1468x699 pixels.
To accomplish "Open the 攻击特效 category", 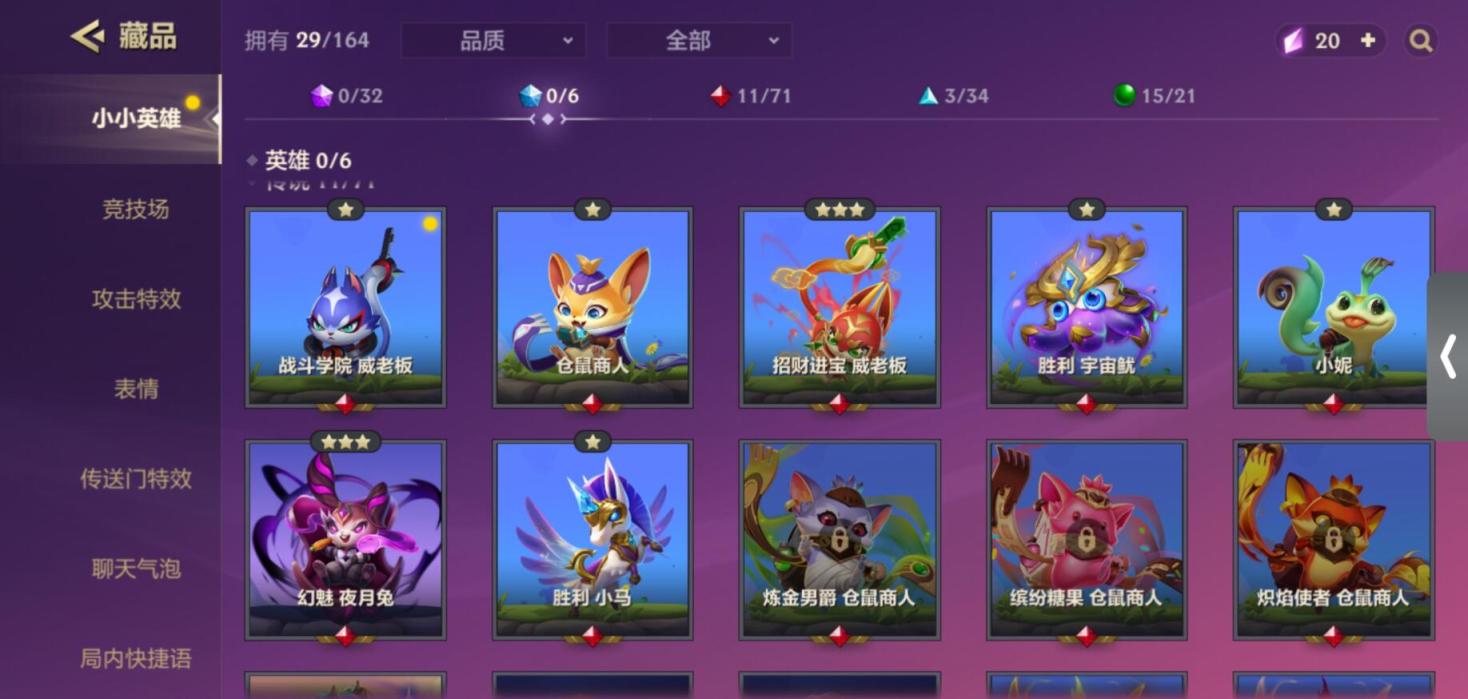I will tap(136, 299).
